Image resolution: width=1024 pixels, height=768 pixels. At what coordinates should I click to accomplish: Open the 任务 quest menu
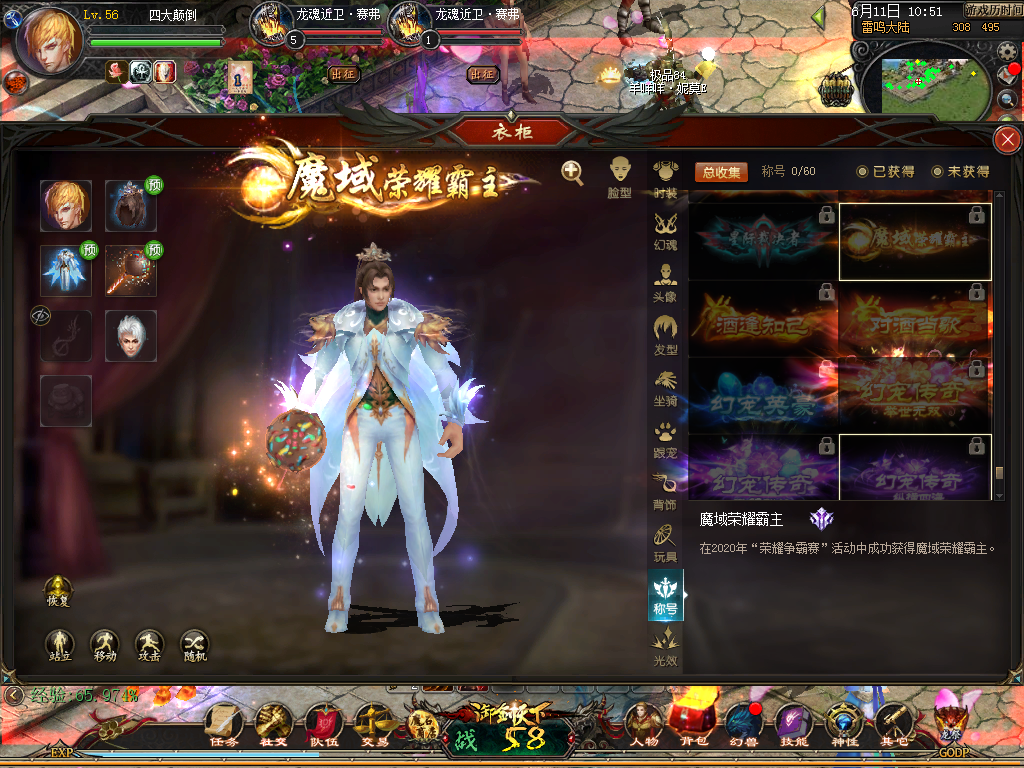point(223,725)
